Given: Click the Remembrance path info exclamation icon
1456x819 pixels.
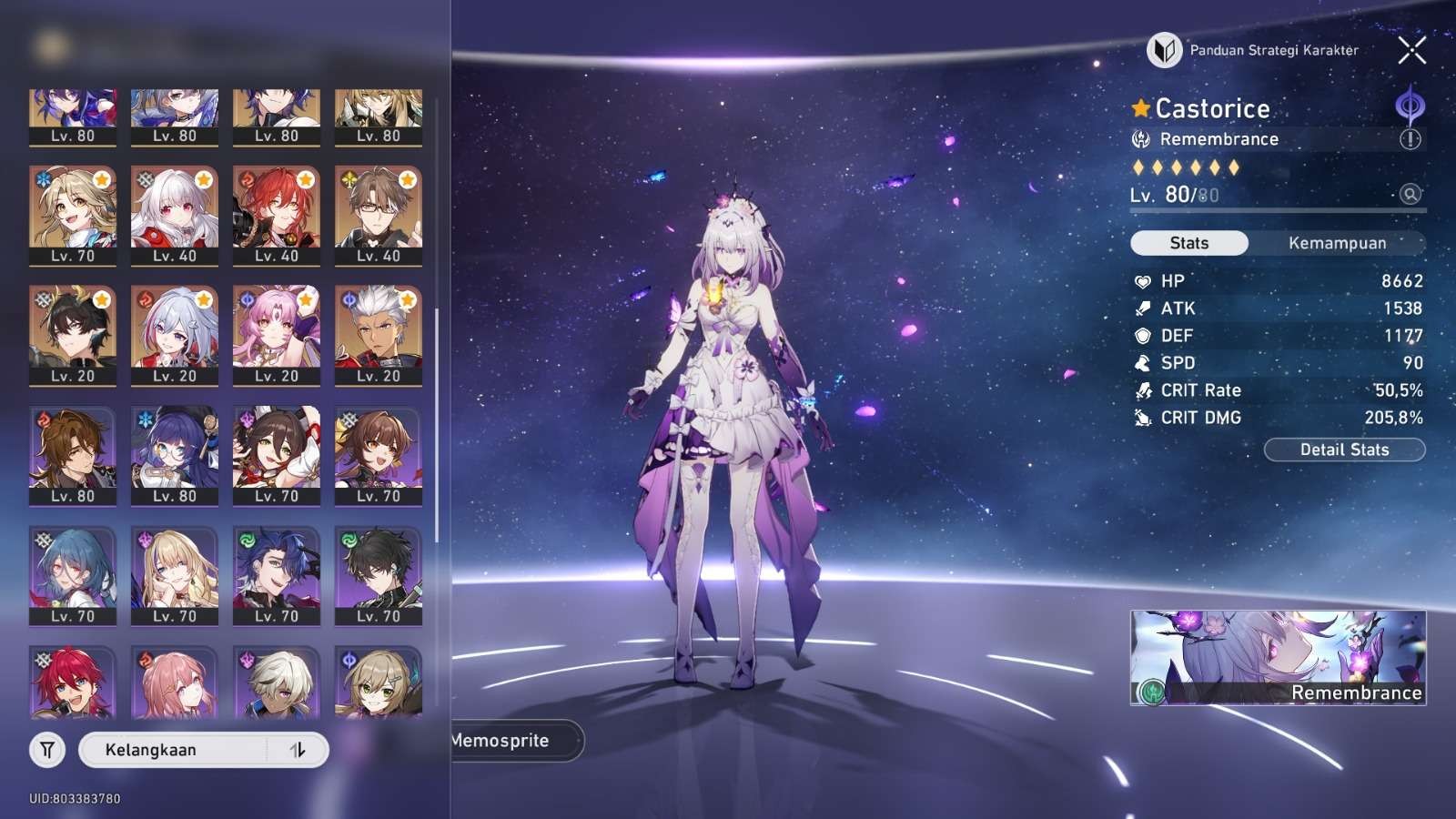Looking at the screenshot, I should [x=1410, y=139].
